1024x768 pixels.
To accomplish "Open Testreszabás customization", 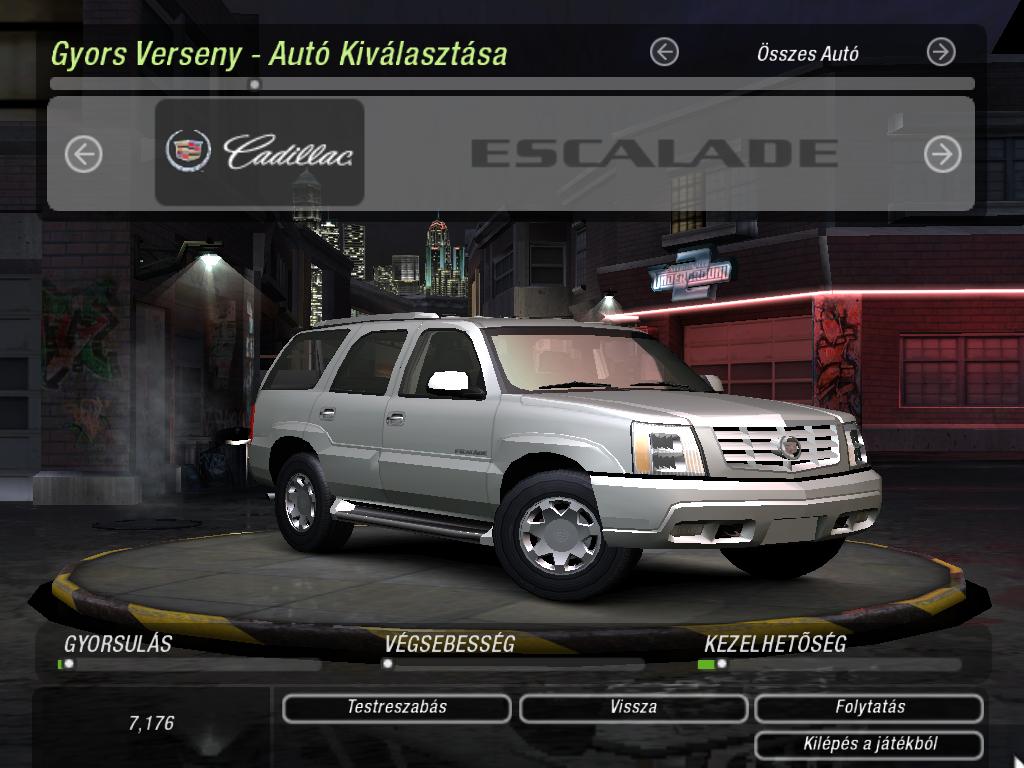I will tap(396, 708).
